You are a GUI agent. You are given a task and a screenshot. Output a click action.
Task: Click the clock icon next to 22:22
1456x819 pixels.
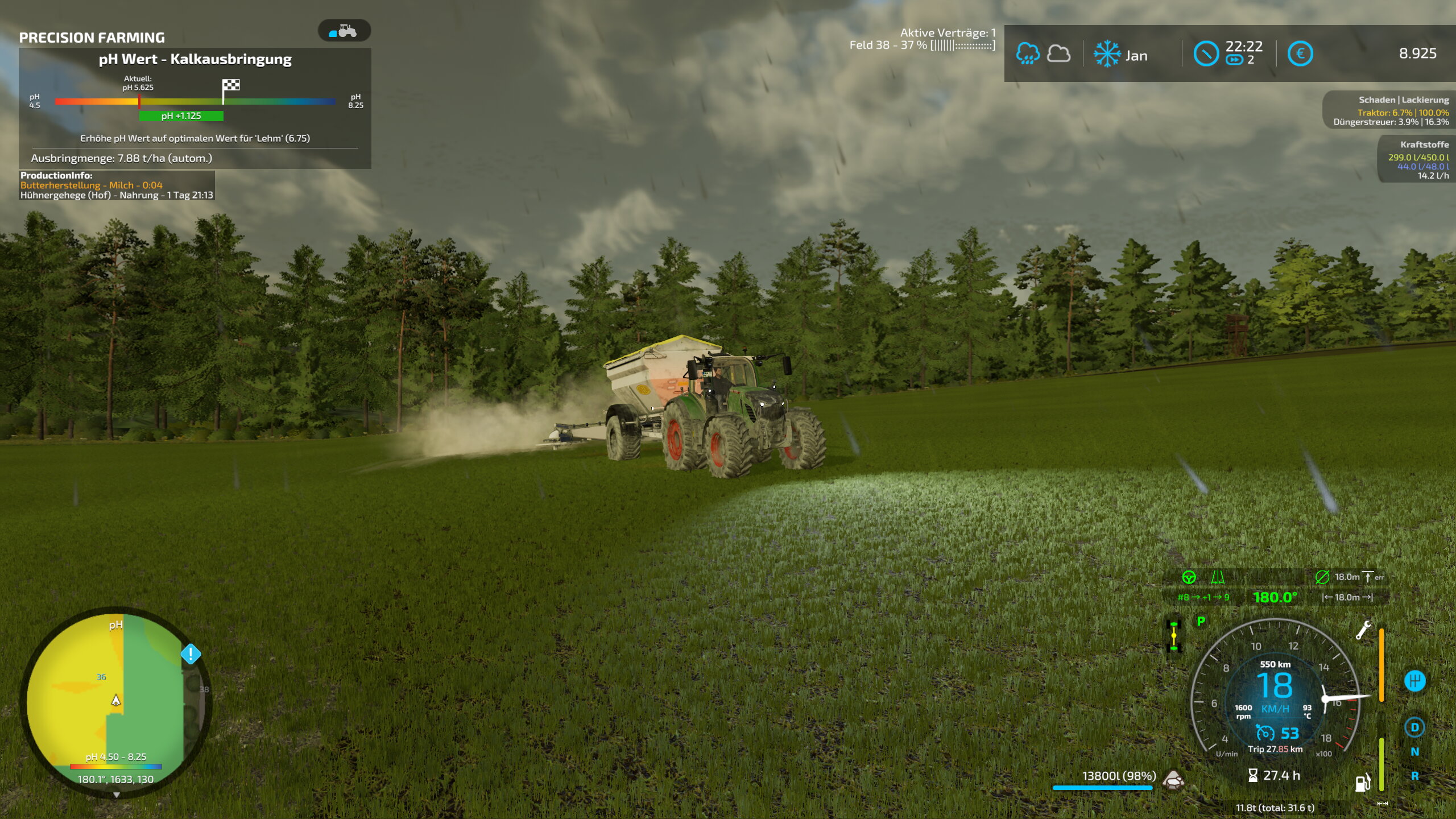[1206, 54]
